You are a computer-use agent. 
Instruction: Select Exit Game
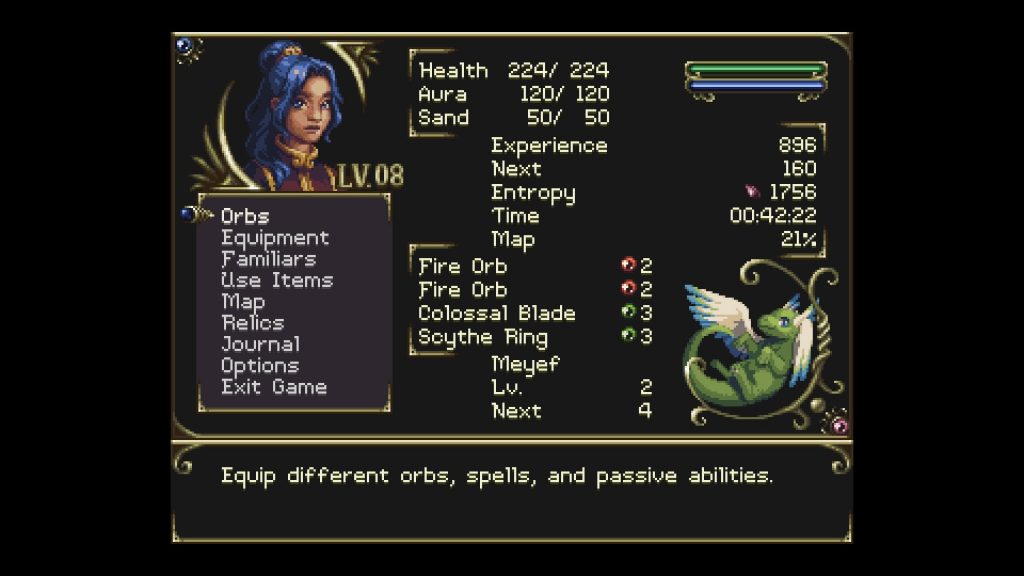click(274, 387)
